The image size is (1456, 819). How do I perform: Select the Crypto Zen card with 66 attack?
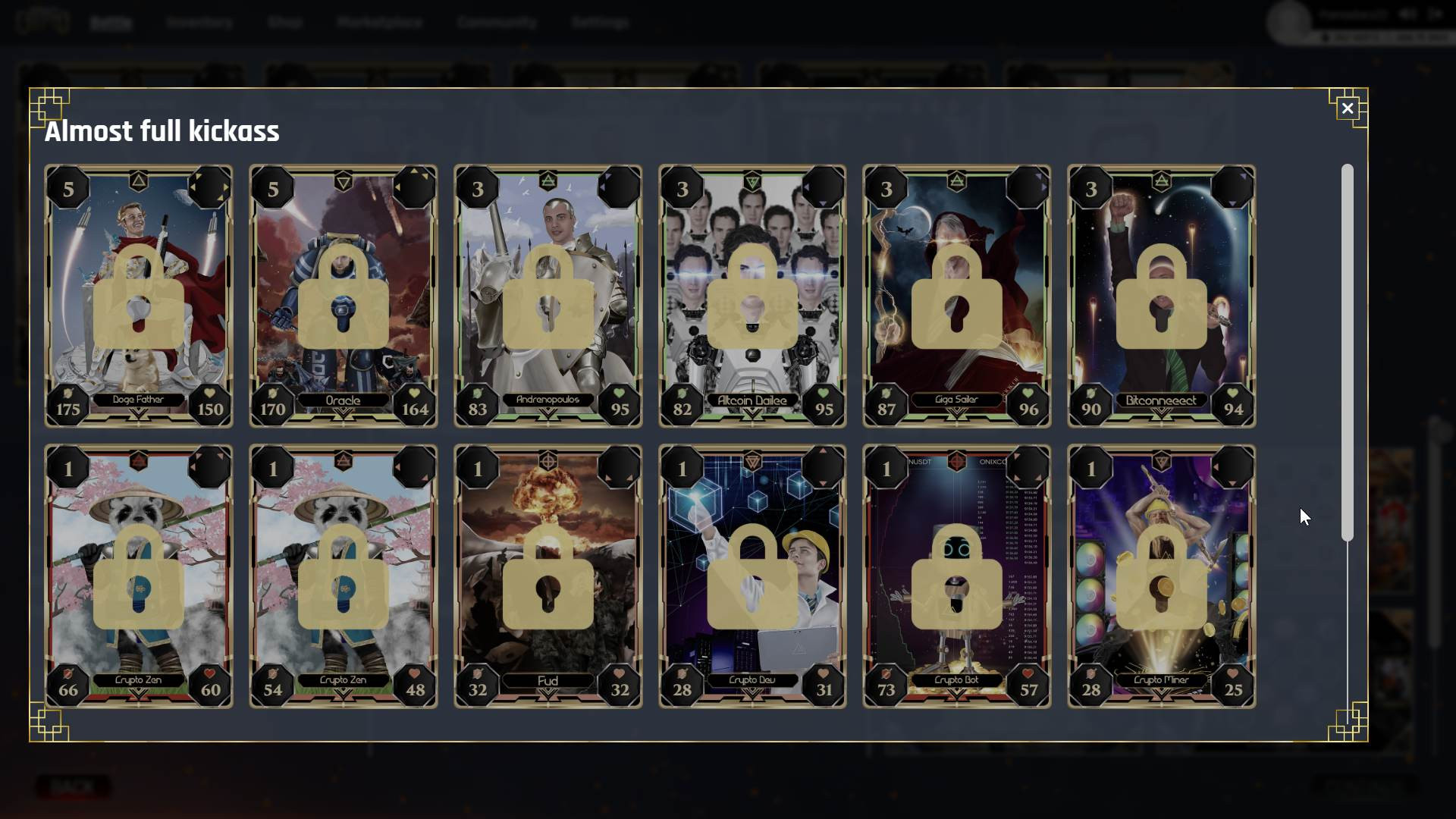(x=139, y=576)
